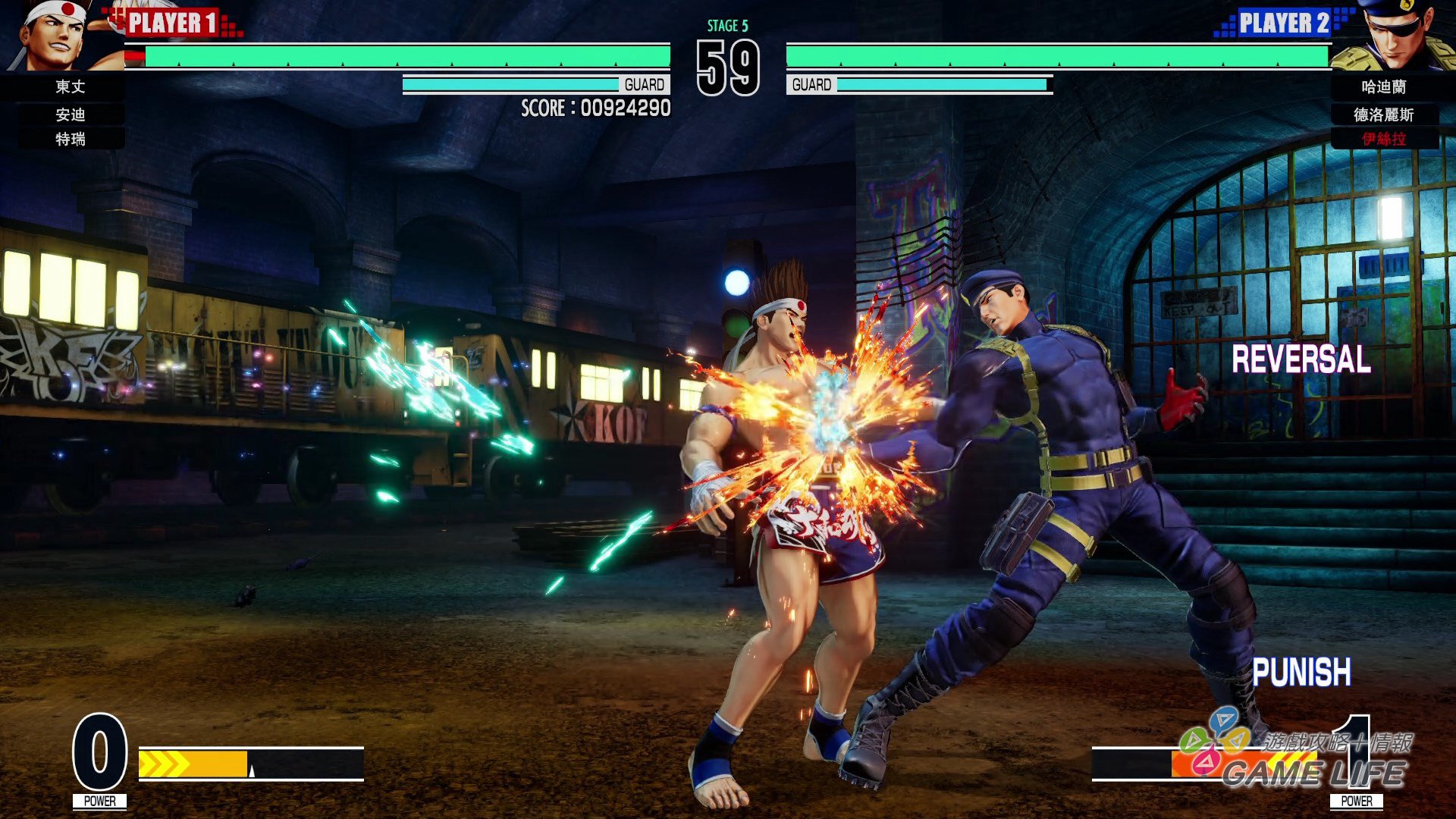The image size is (1456, 819).
Task: Select 東丈 in Player 1's team list
Action: pyautogui.click(x=70, y=87)
